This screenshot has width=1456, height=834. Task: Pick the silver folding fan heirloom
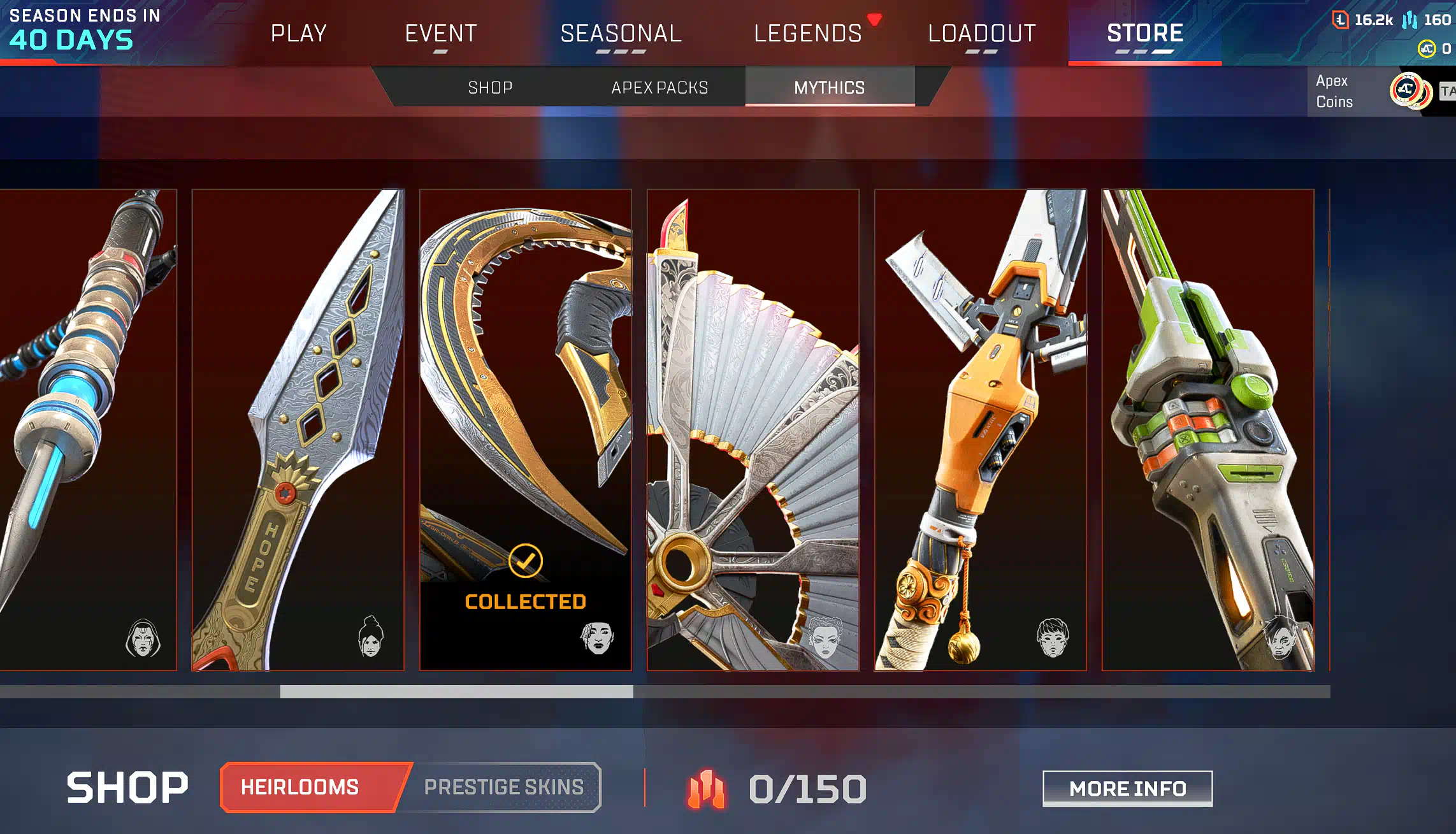[x=753, y=429]
